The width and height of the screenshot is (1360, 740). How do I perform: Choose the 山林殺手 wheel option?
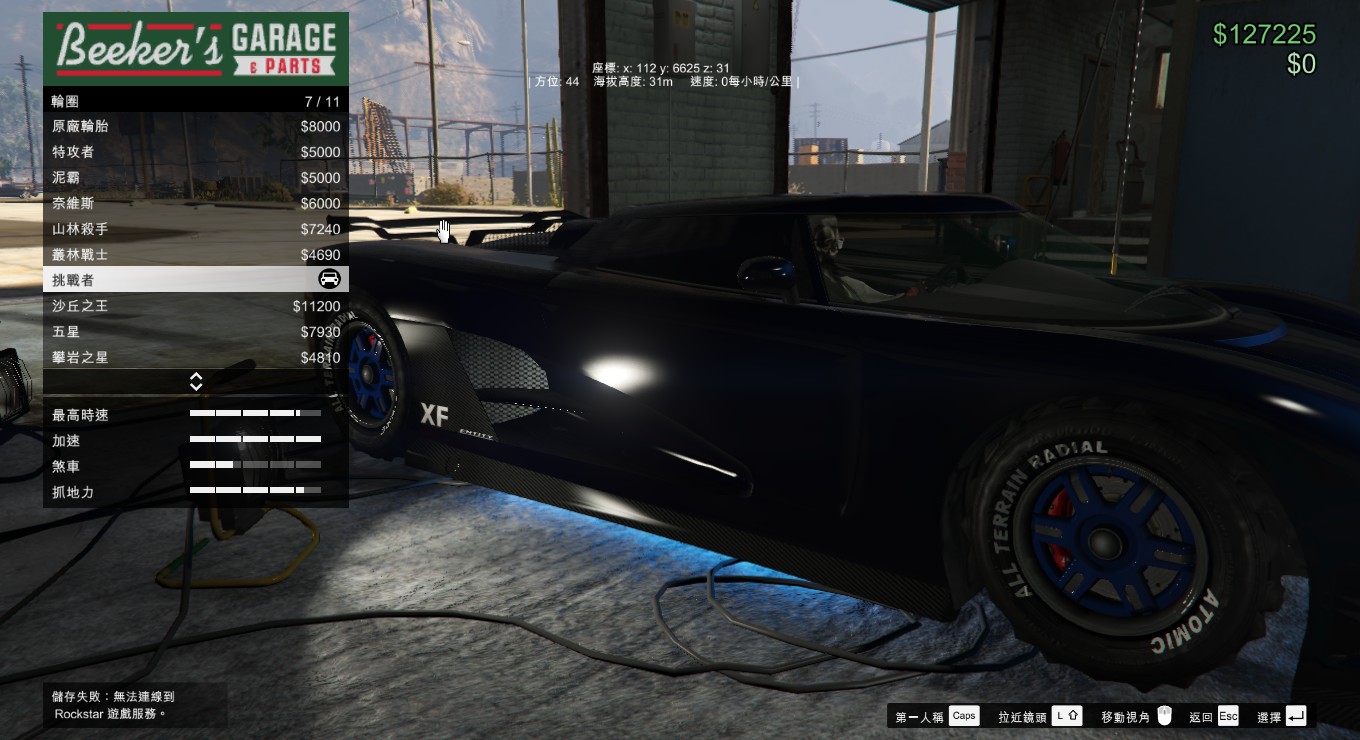click(x=195, y=229)
